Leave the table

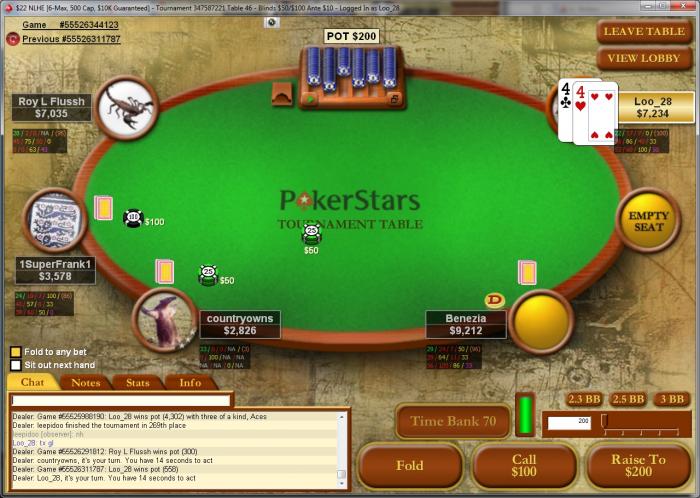(x=644, y=31)
